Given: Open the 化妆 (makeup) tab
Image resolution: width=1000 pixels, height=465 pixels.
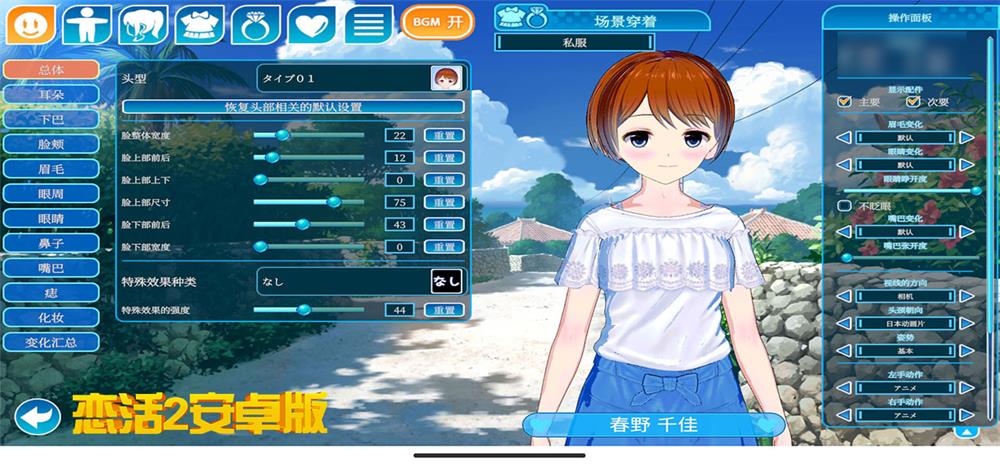Looking at the screenshot, I should (x=51, y=317).
